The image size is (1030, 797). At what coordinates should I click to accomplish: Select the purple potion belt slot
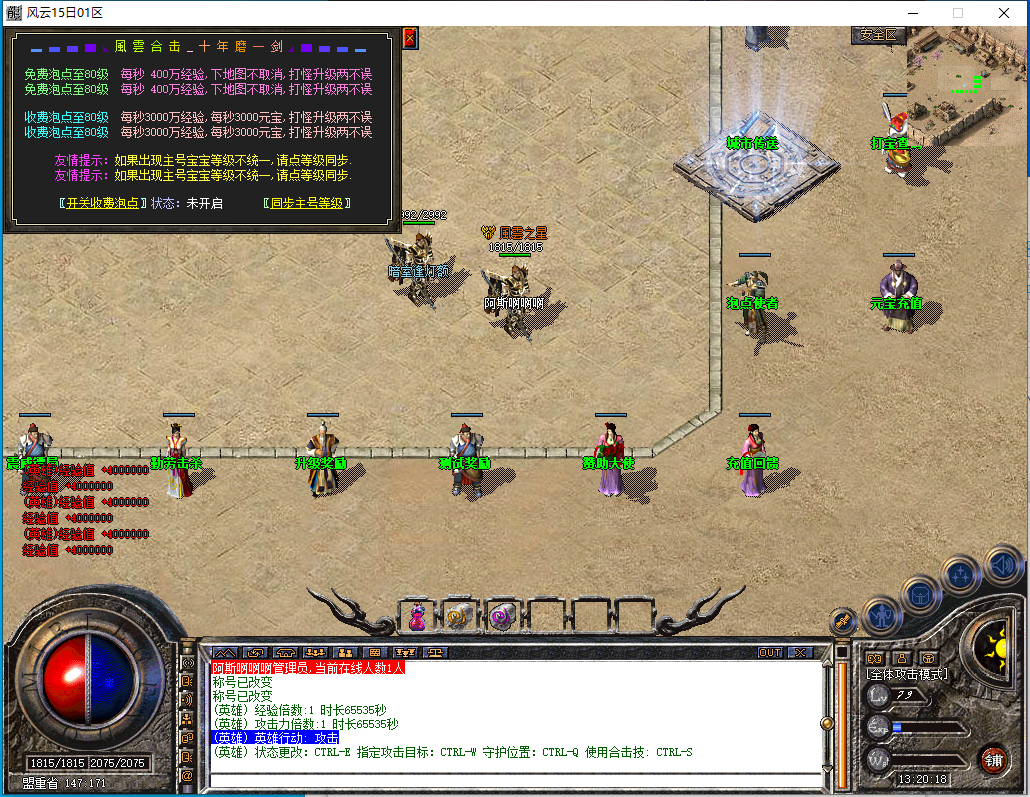tap(417, 617)
